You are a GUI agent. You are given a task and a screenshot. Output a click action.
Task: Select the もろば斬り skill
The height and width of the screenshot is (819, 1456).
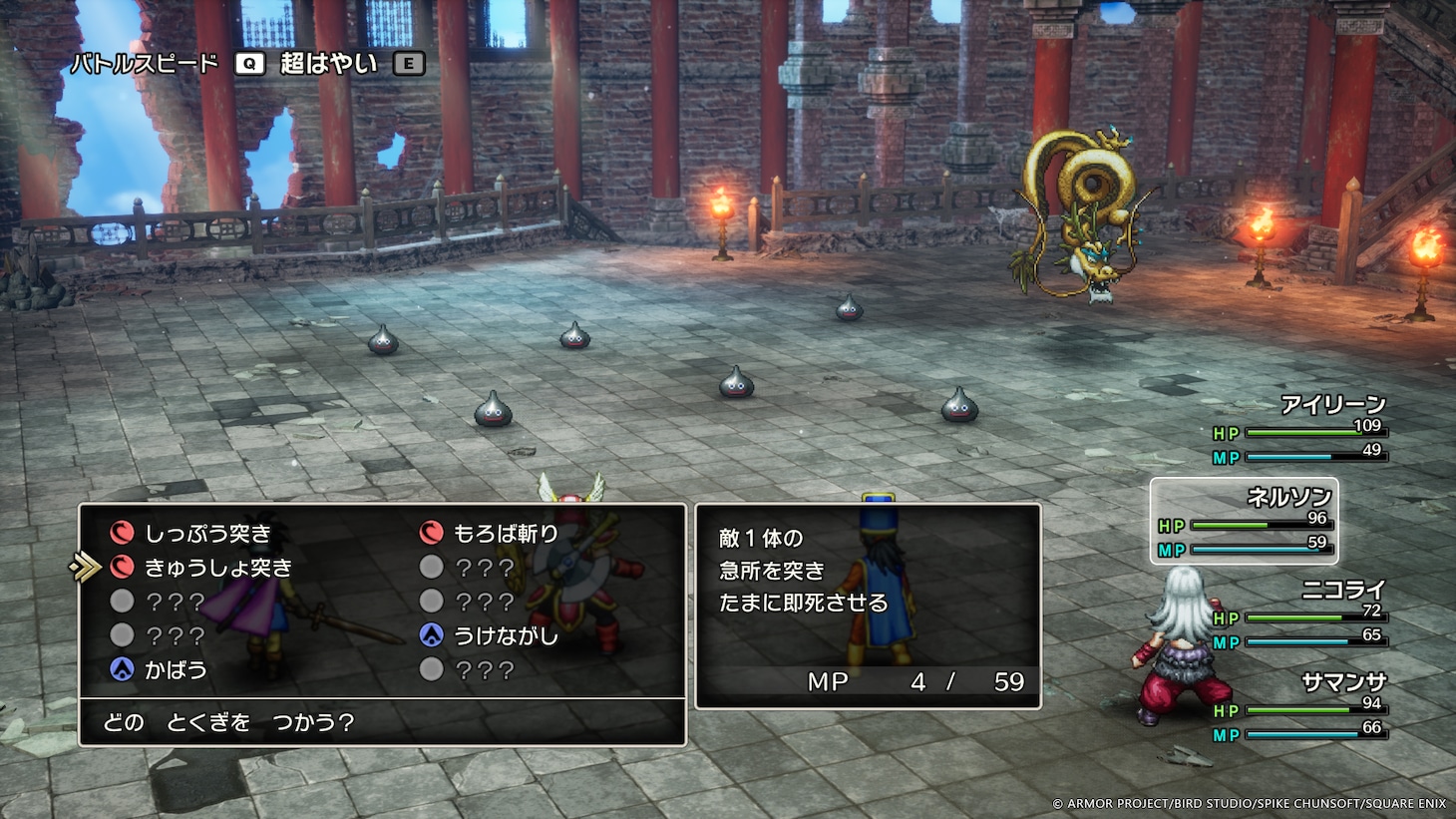pyautogui.click(x=505, y=534)
